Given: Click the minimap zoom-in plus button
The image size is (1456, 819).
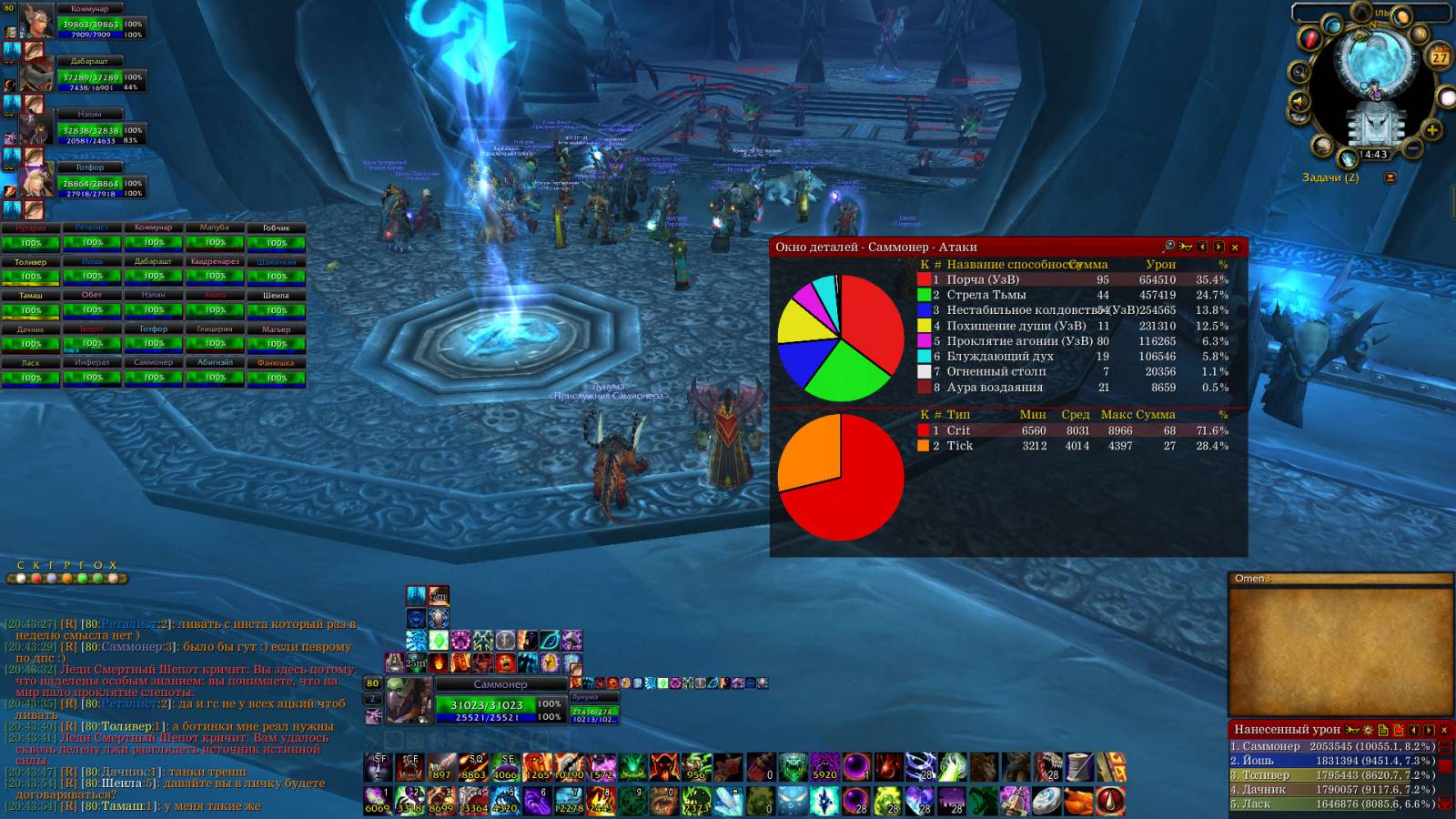Looking at the screenshot, I should pyautogui.click(x=1432, y=130).
